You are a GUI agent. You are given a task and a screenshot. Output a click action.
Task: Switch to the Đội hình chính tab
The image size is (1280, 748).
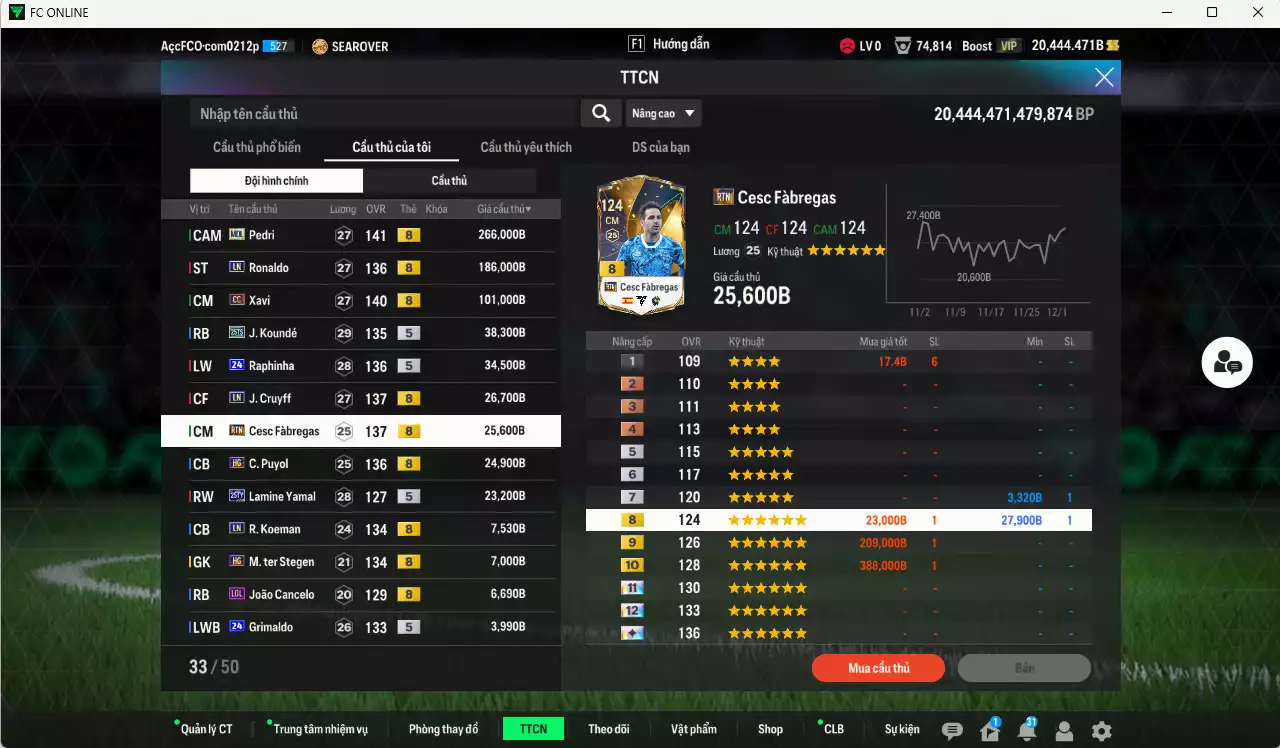pyautogui.click(x=276, y=180)
